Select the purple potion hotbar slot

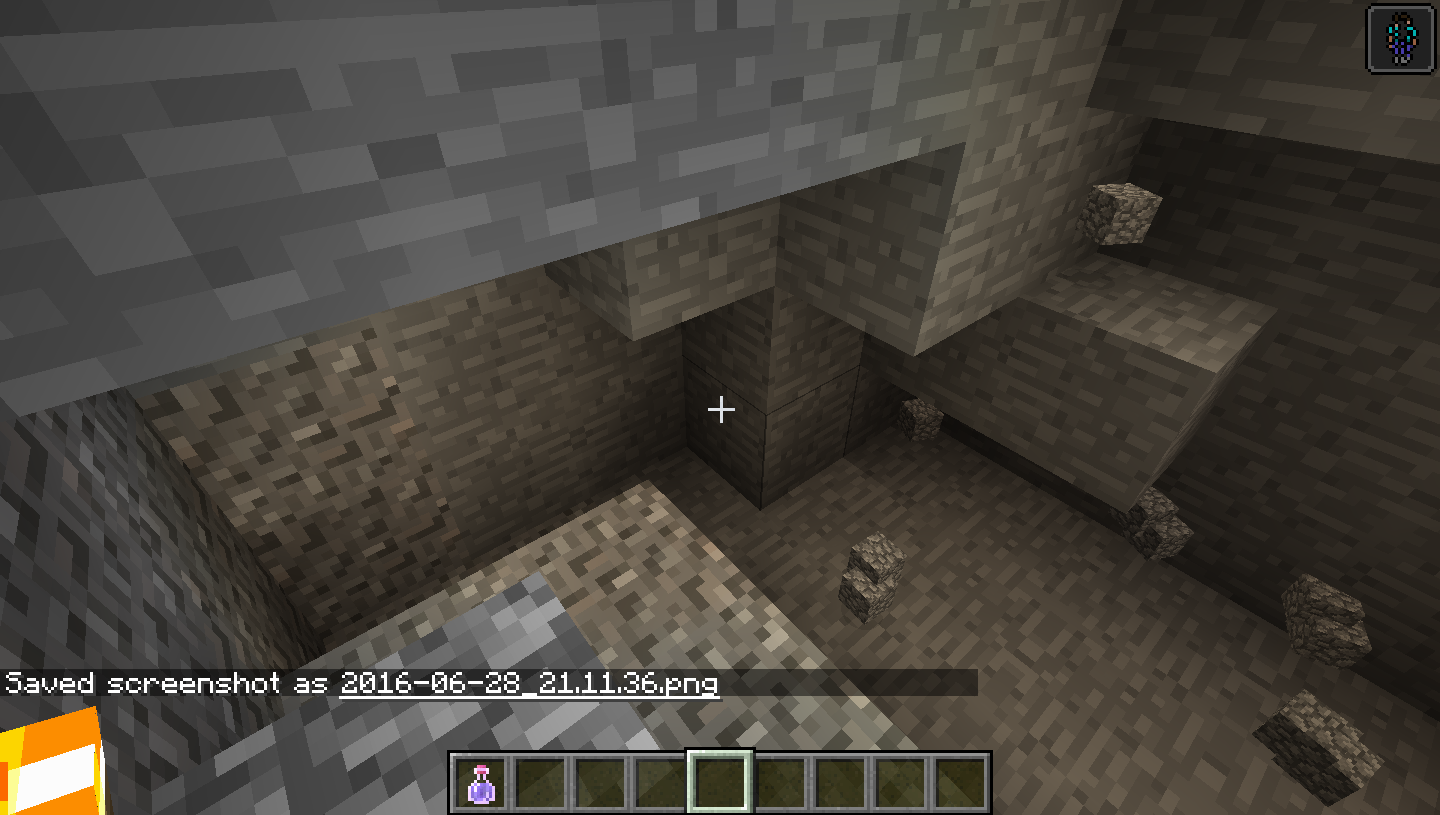click(481, 782)
